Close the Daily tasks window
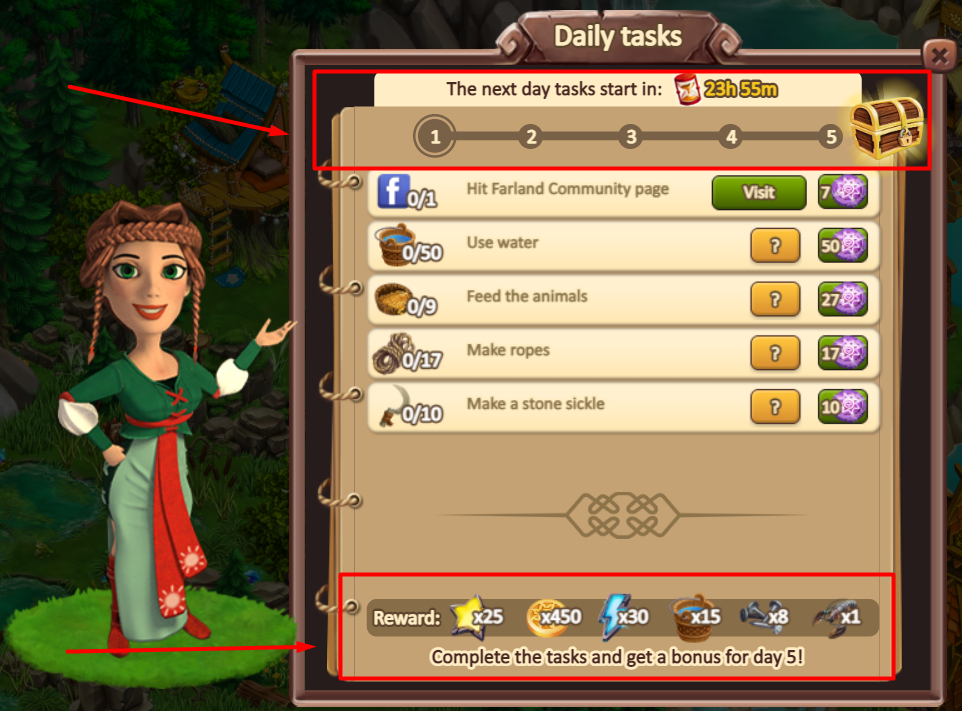Viewport: 962px width, 711px height. (x=938, y=53)
